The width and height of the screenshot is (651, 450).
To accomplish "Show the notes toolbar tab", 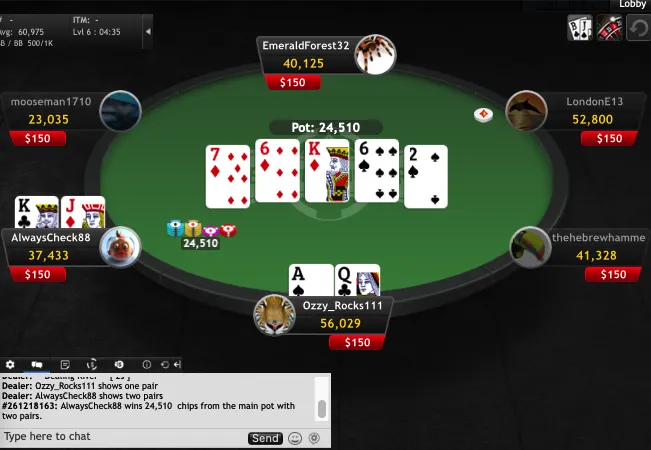I will [x=64, y=365].
